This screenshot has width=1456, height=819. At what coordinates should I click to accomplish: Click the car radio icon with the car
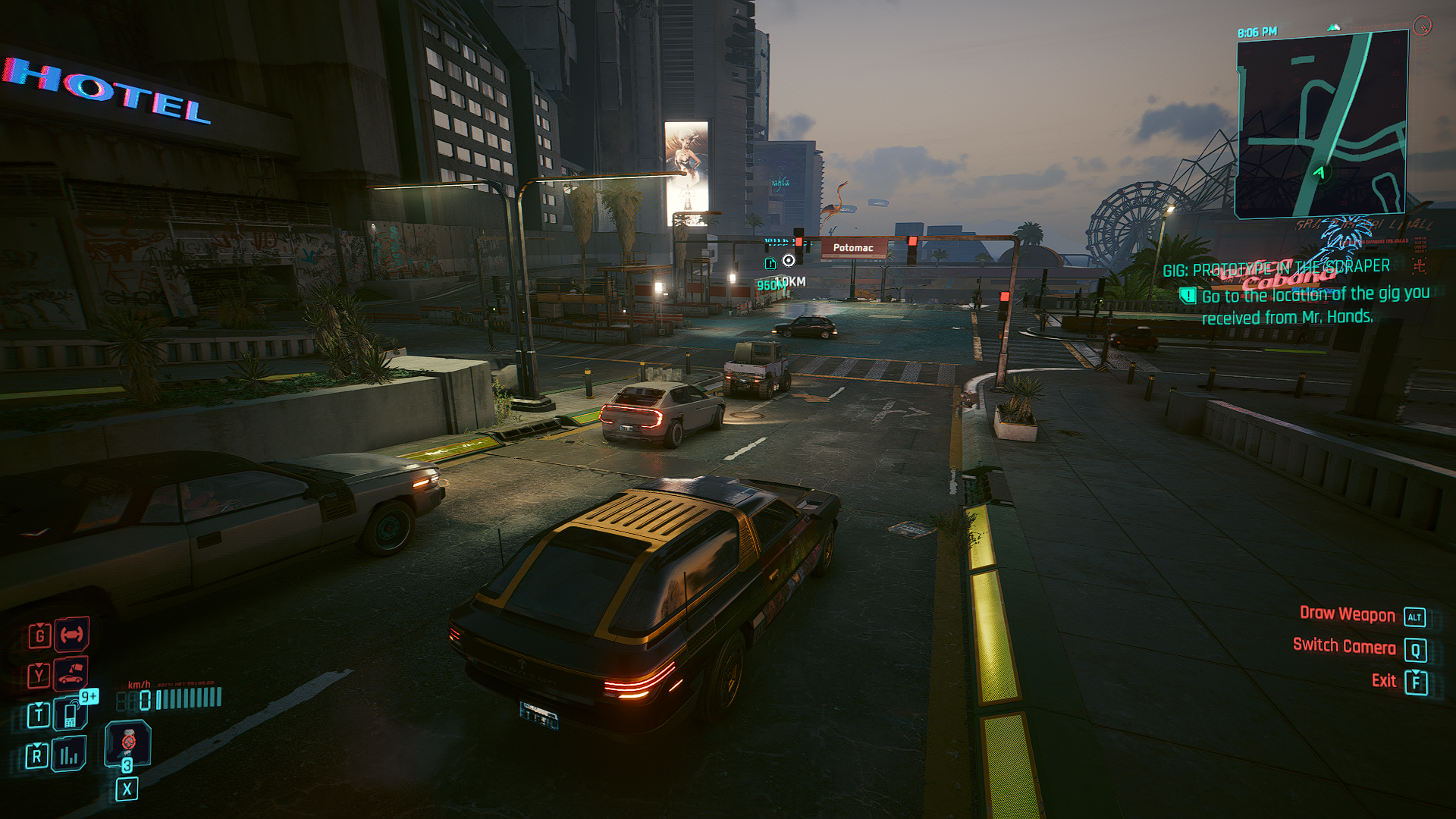click(x=71, y=673)
